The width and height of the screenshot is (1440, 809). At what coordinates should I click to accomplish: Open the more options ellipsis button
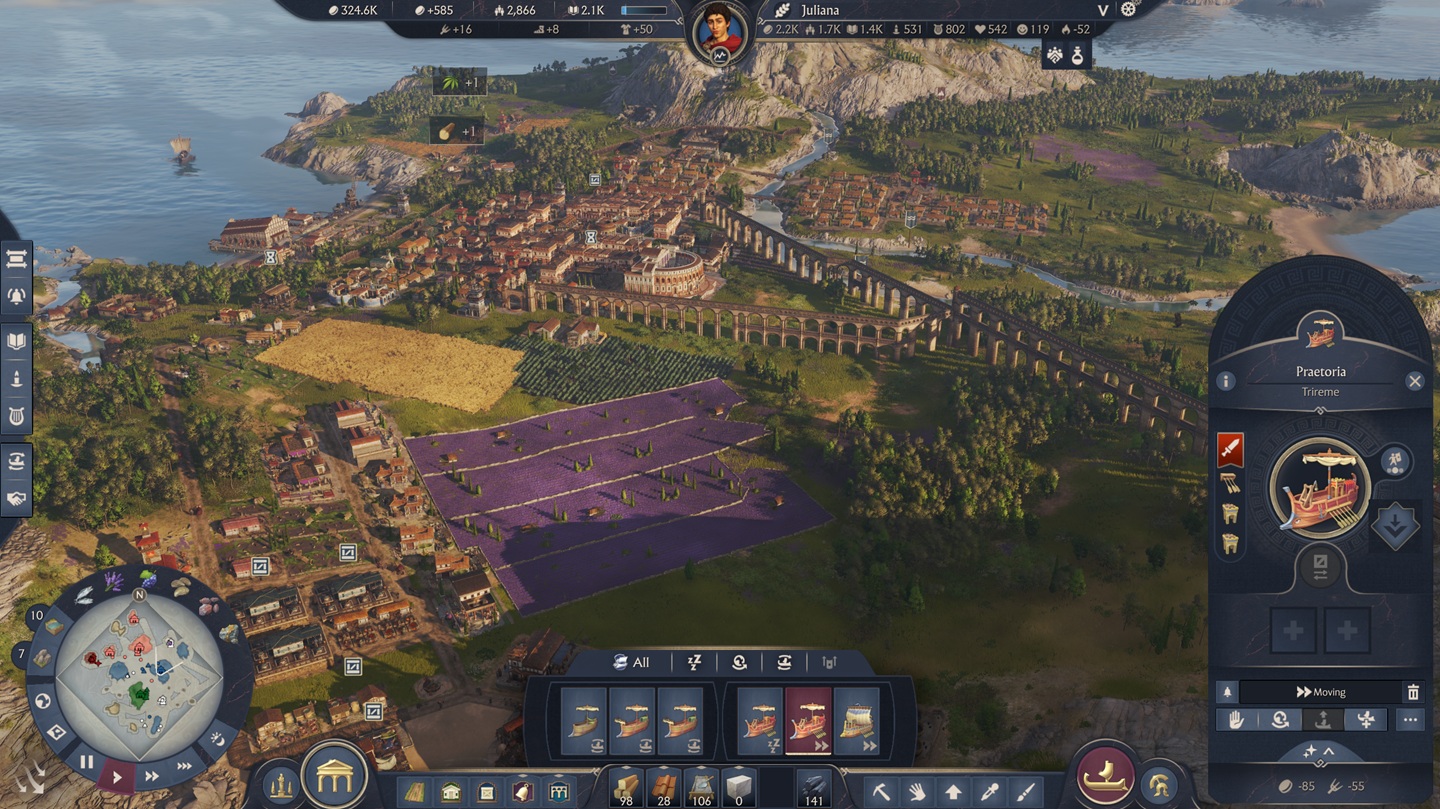point(1410,720)
